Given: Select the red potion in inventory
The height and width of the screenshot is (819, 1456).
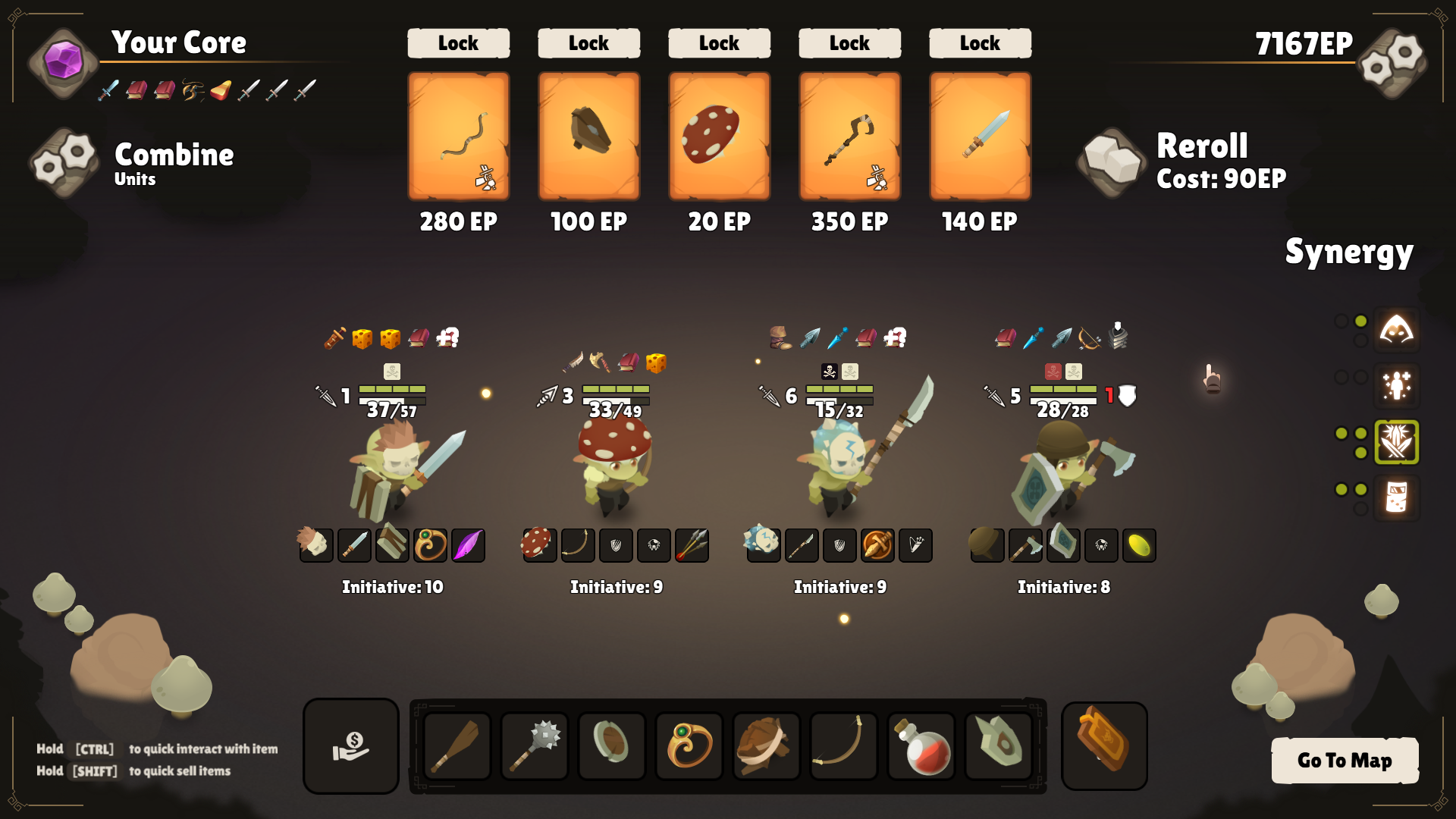Looking at the screenshot, I should click(x=920, y=746).
